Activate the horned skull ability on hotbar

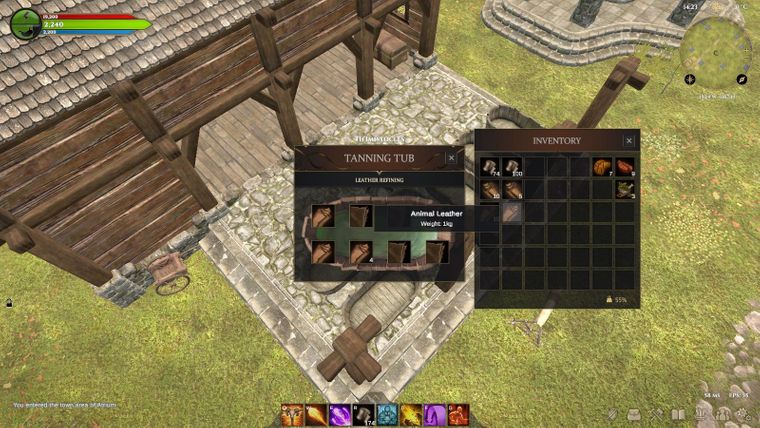click(292, 414)
